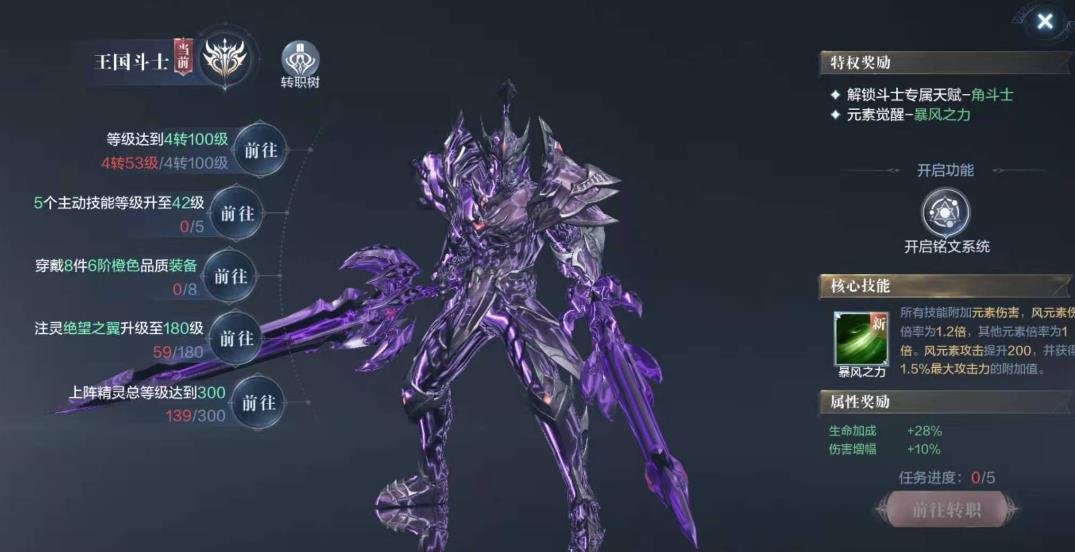Close the class advancement screen
The width and height of the screenshot is (1075, 552).
tap(1044, 21)
